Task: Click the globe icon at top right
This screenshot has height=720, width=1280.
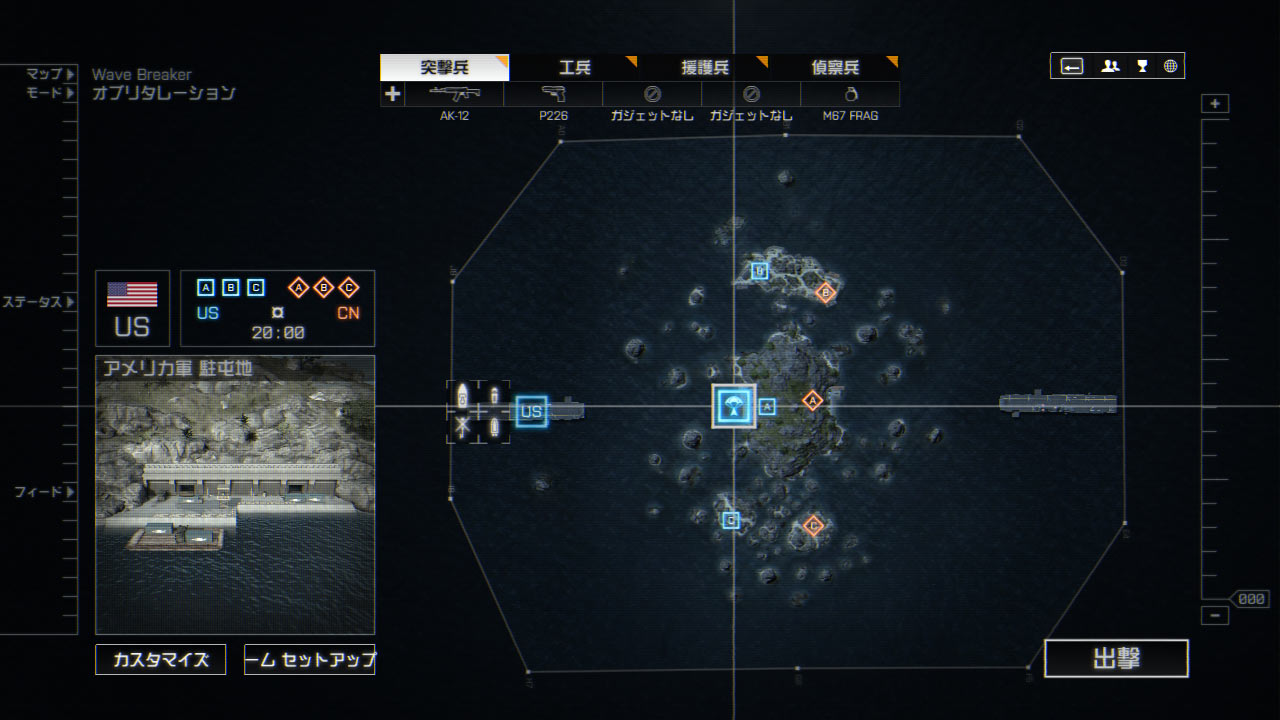Action: pos(1170,66)
